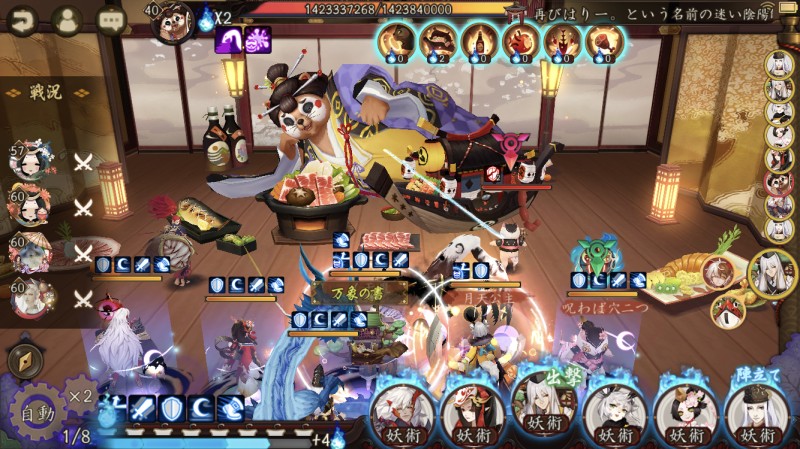The width and height of the screenshot is (800, 449).
Task: Inspect the sake bottle enemy skill orb
Action: coord(480,41)
